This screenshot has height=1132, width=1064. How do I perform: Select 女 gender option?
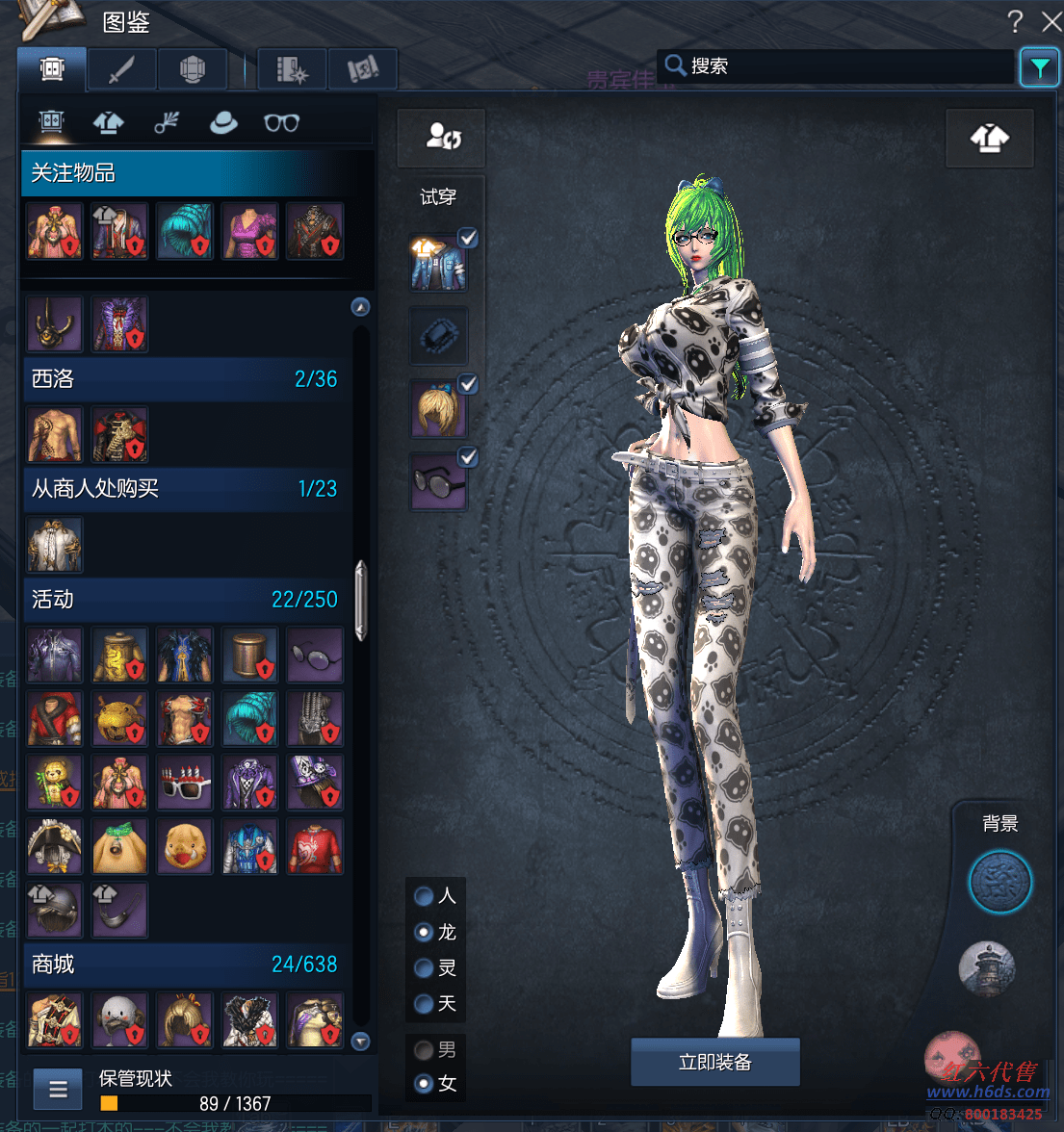pos(424,1084)
